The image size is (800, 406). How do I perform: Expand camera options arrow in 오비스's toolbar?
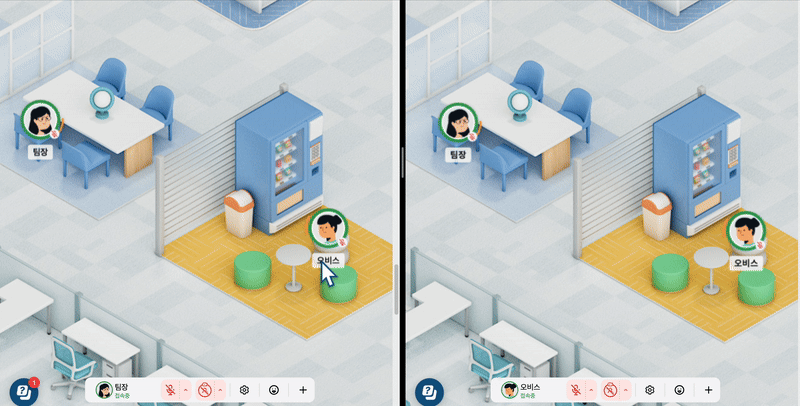(625, 389)
